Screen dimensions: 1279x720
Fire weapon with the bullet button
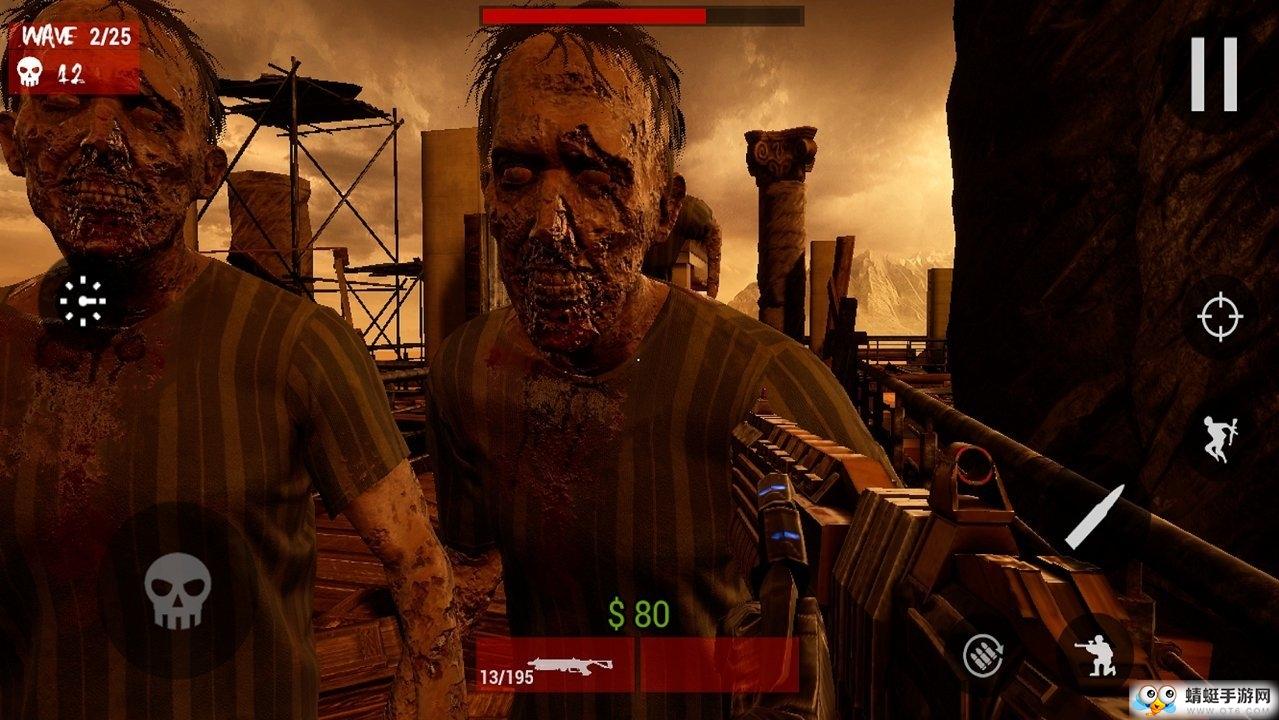point(1094,517)
